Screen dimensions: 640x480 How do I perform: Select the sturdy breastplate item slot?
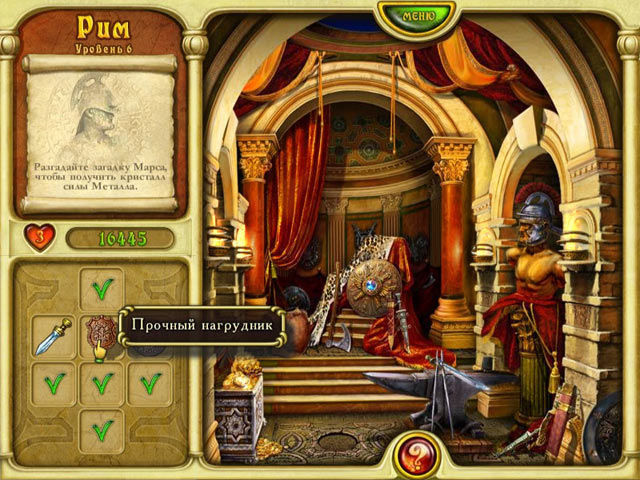101,334
